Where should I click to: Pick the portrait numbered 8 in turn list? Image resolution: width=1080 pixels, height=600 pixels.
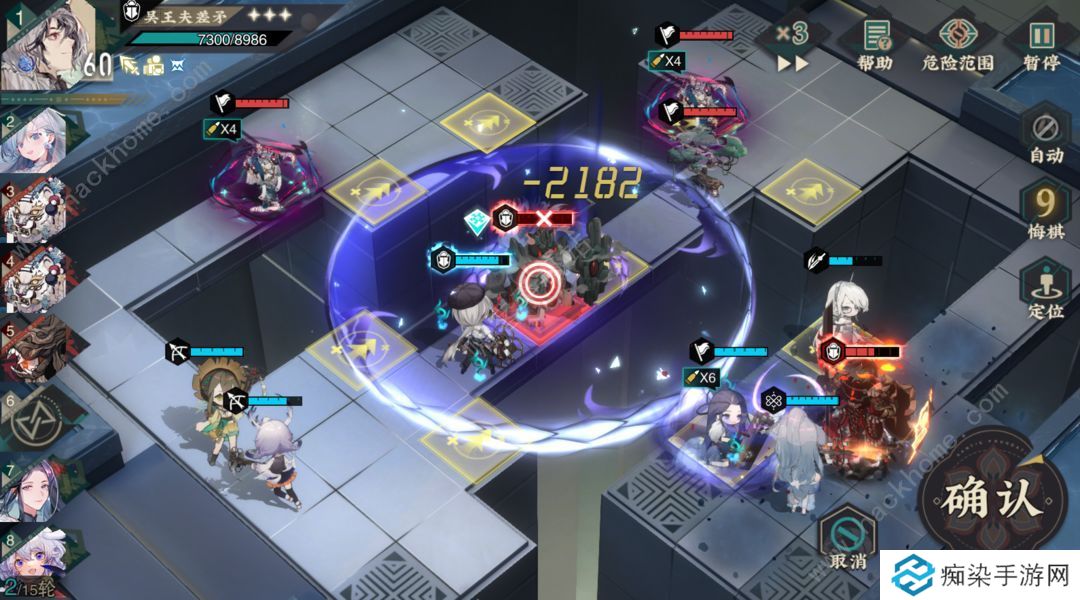point(36,555)
